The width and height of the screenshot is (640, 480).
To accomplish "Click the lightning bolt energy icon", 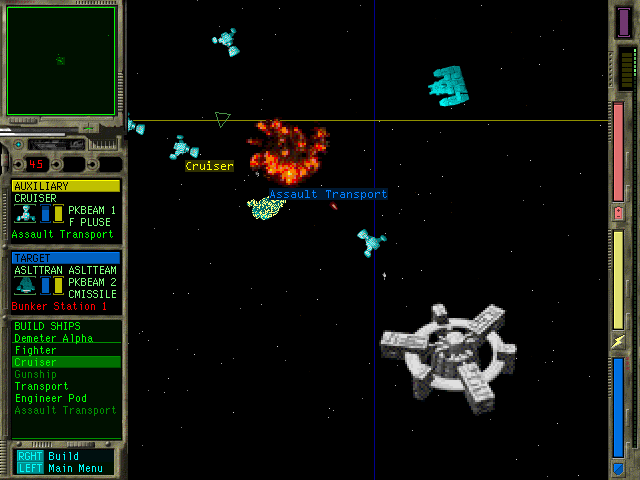I will point(617,342).
